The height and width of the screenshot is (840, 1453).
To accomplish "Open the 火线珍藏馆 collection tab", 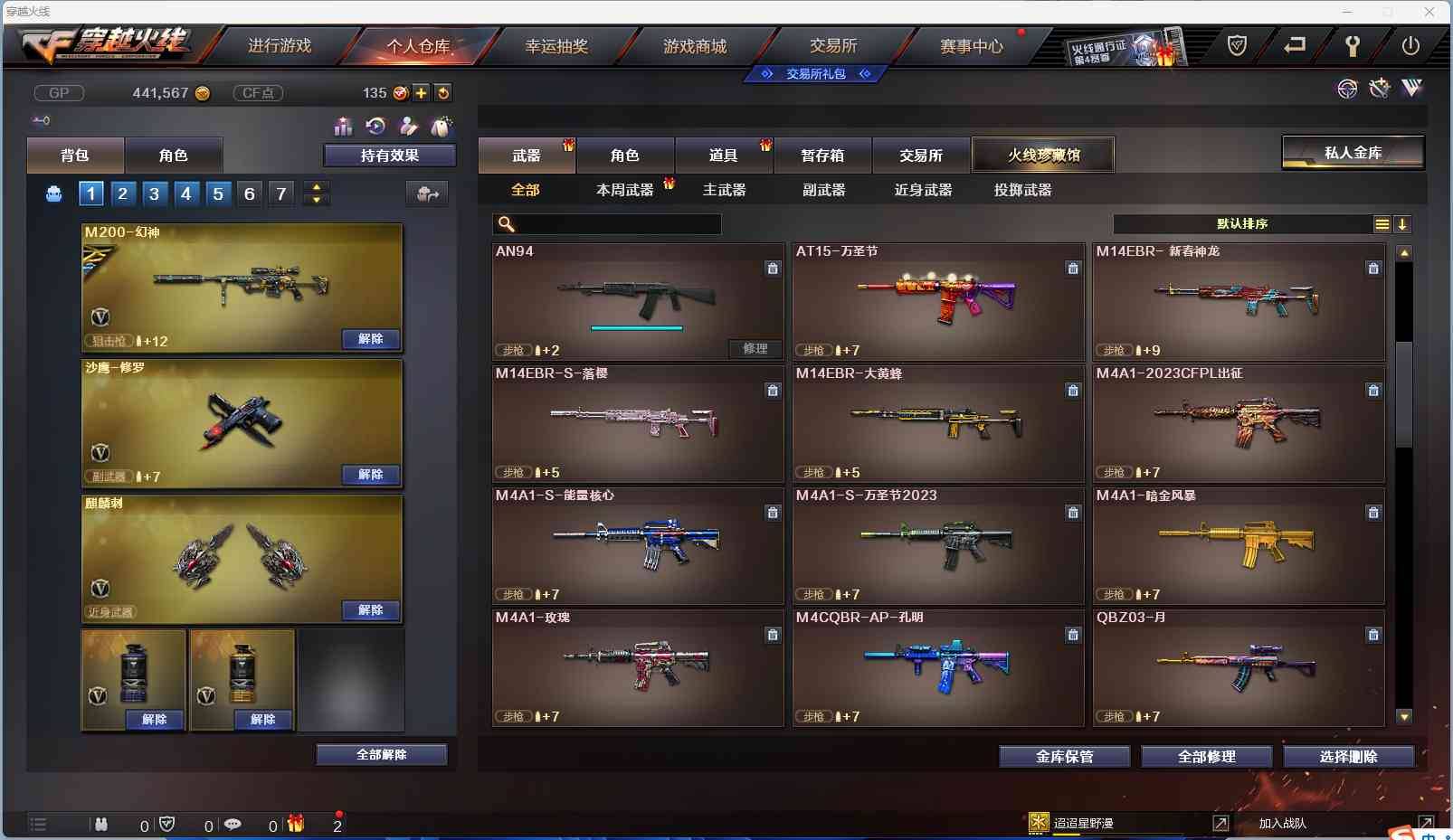I will click(1045, 154).
